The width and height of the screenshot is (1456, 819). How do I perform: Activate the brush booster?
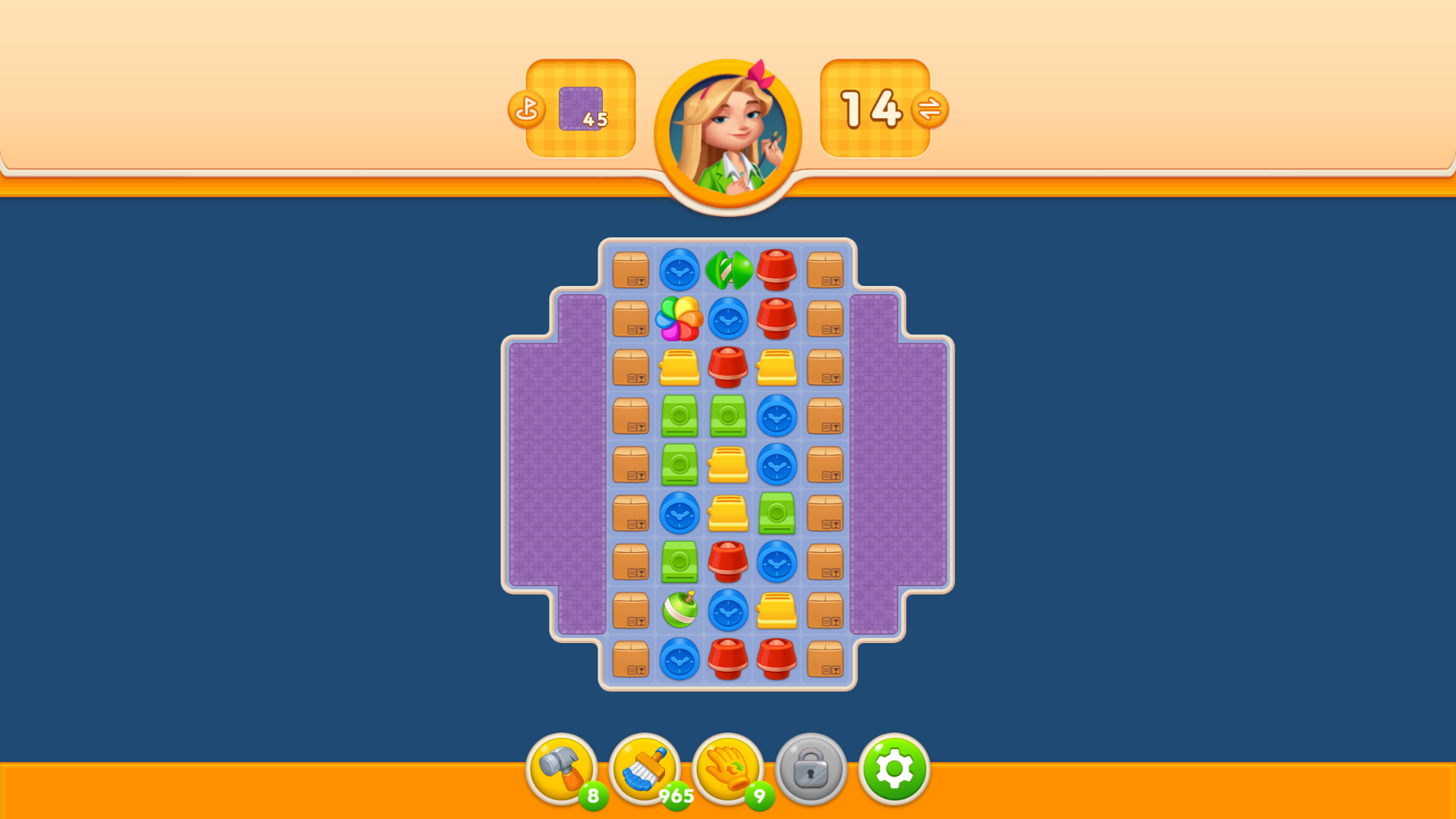[646, 769]
